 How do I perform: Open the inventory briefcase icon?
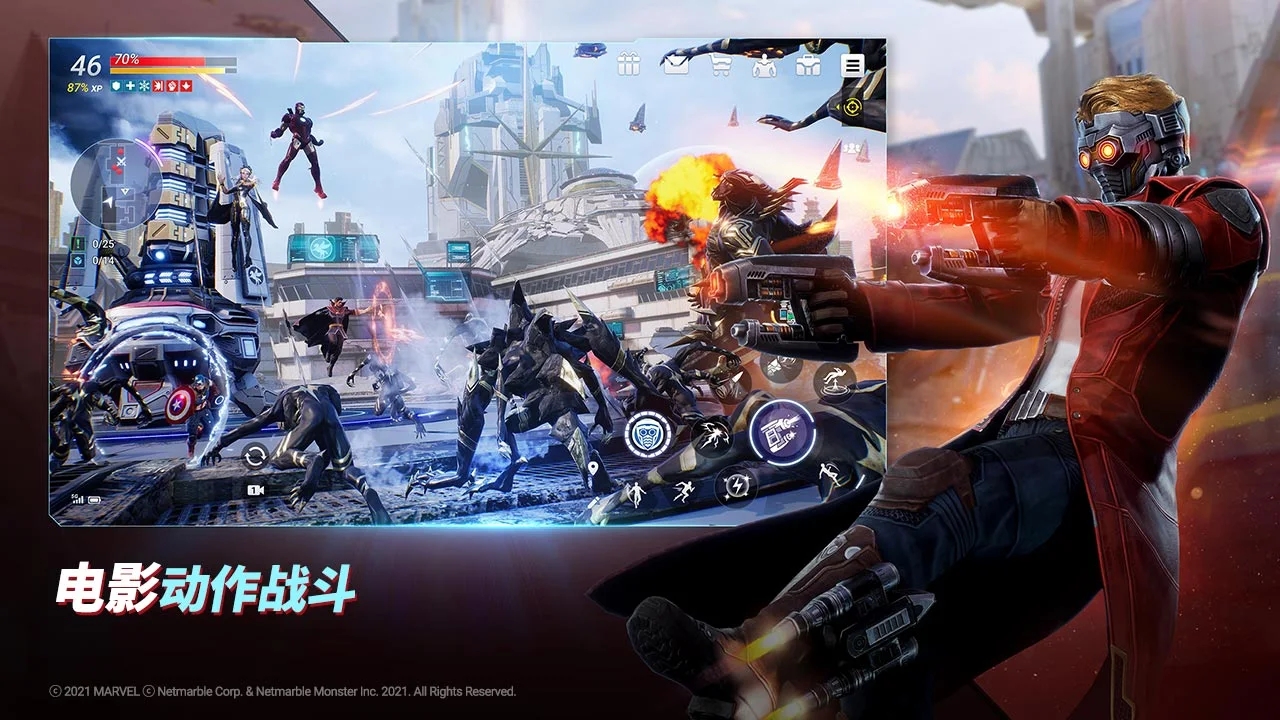[808, 65]
